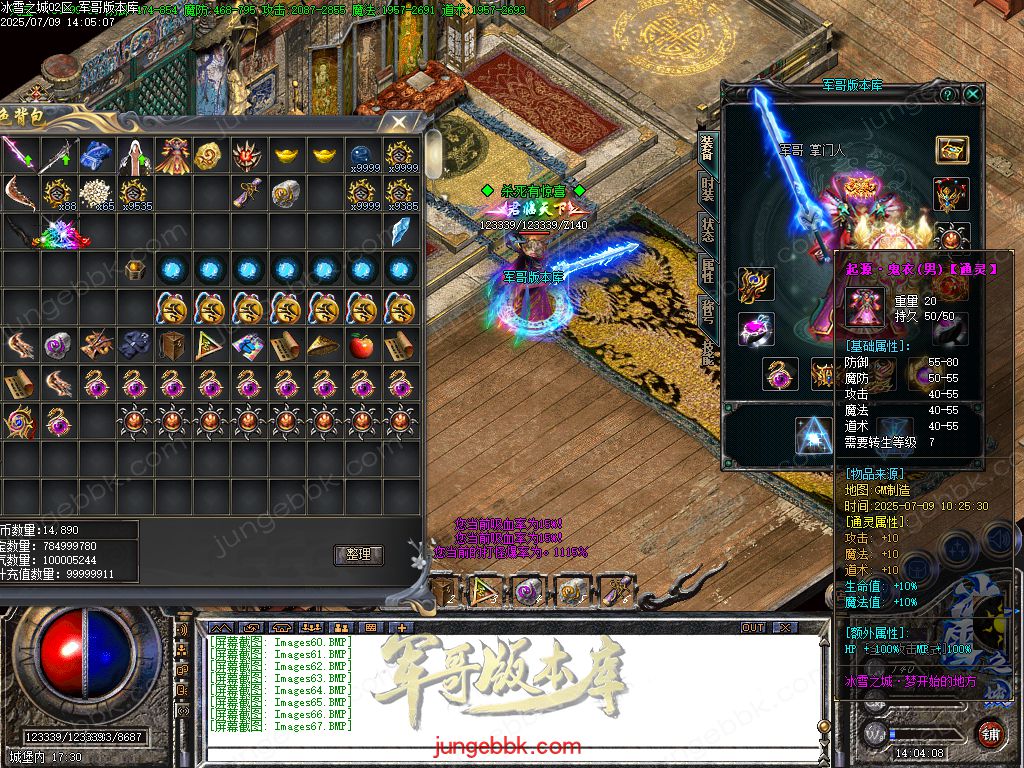This screenshot has height=768, width=1024.
Task: Select the white-hooded robe item
Action: 134,155
